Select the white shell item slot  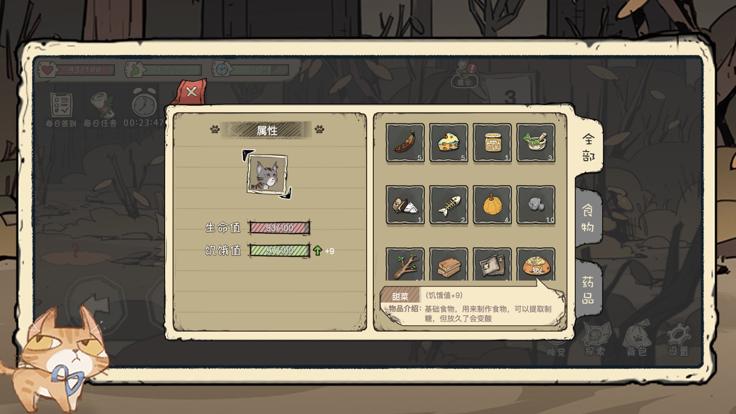tap(406, 204)
